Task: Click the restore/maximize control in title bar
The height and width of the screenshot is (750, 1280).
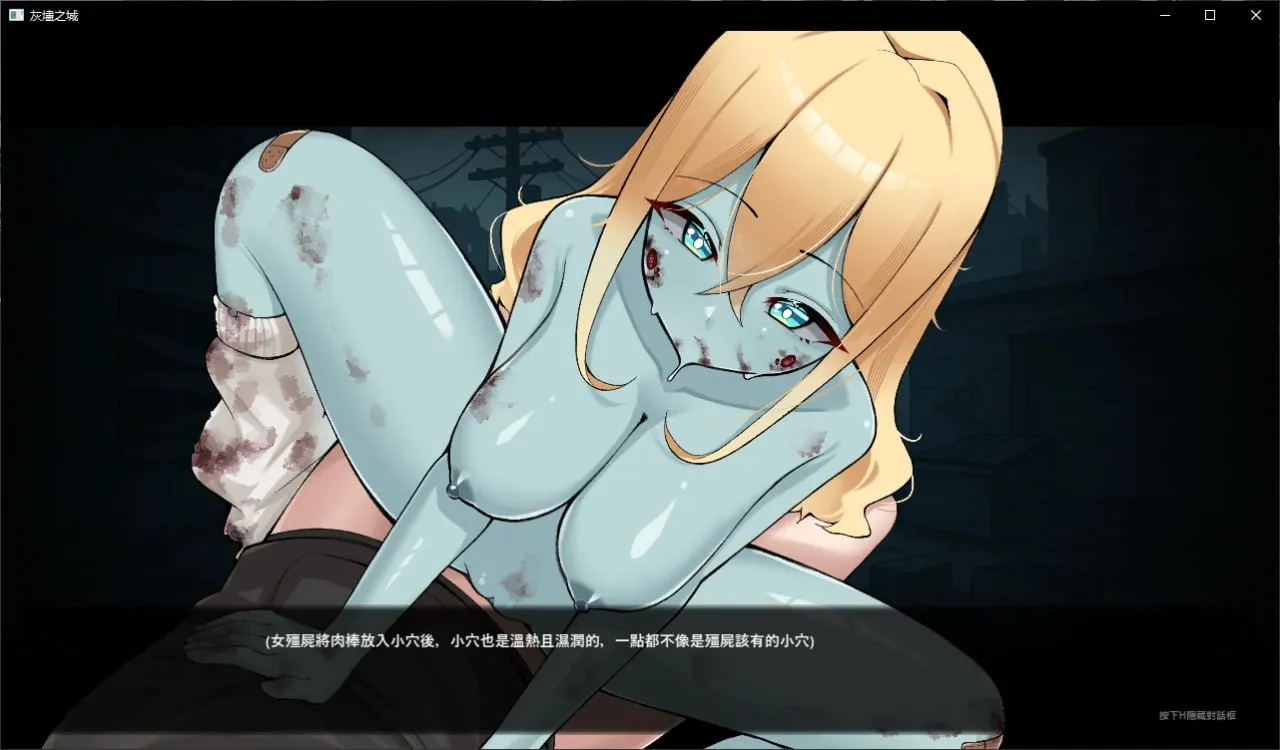Action: point(1210,15)
